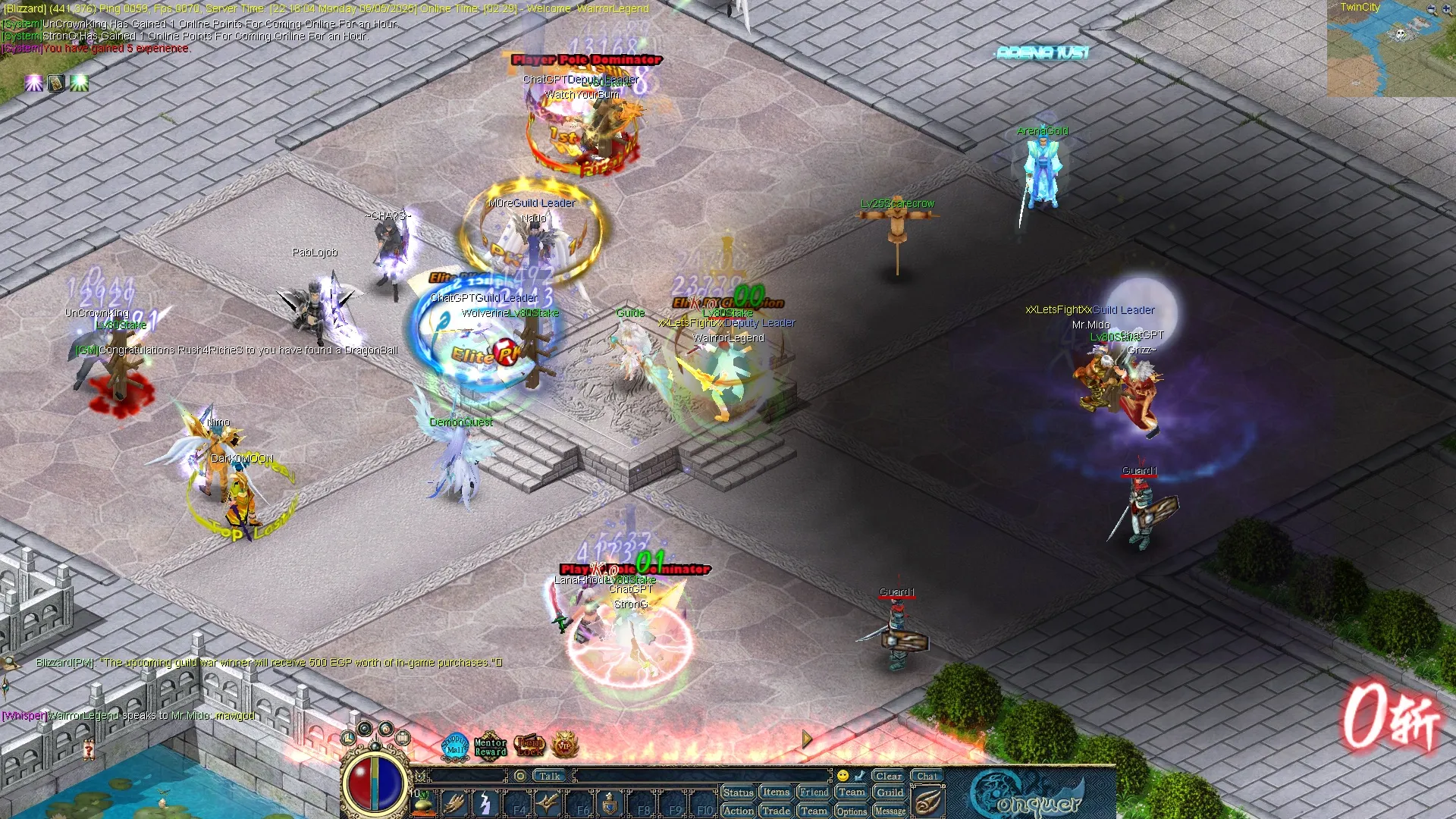Open the VIP menu

[564, 746]
